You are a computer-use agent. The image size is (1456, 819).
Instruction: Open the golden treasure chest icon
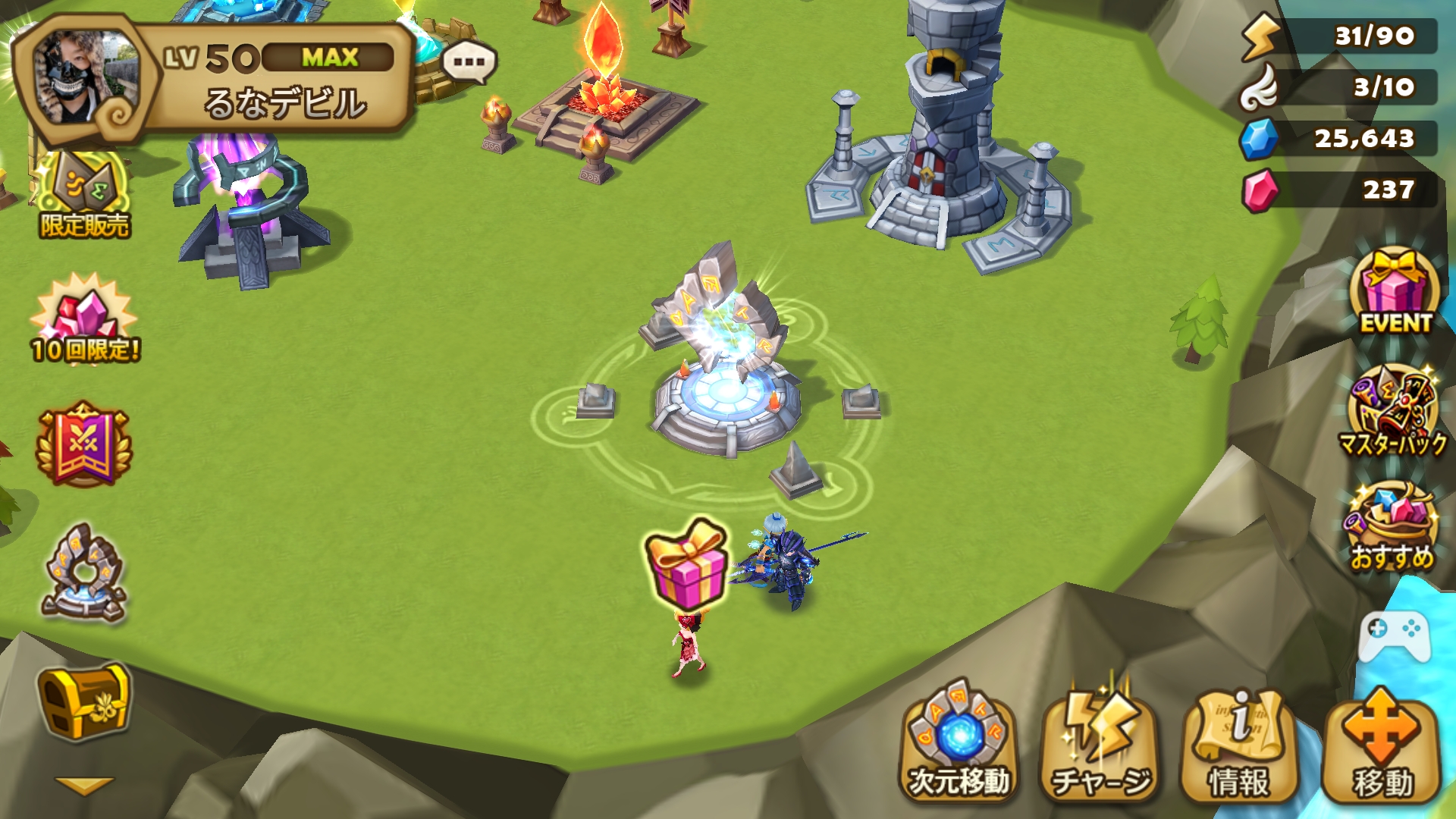[83, 701]
